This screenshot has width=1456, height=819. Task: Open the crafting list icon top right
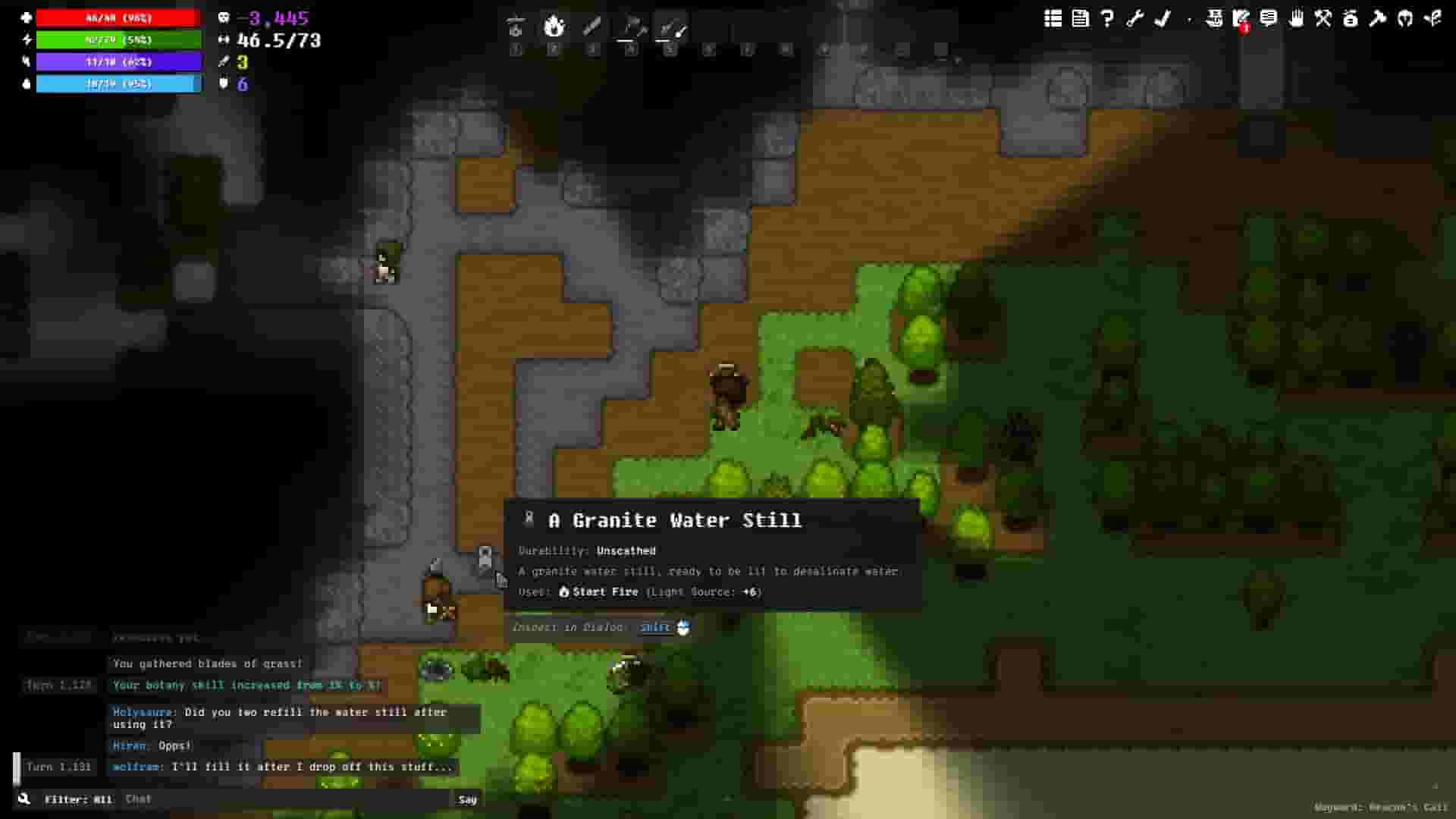(x=1053, y=20)
